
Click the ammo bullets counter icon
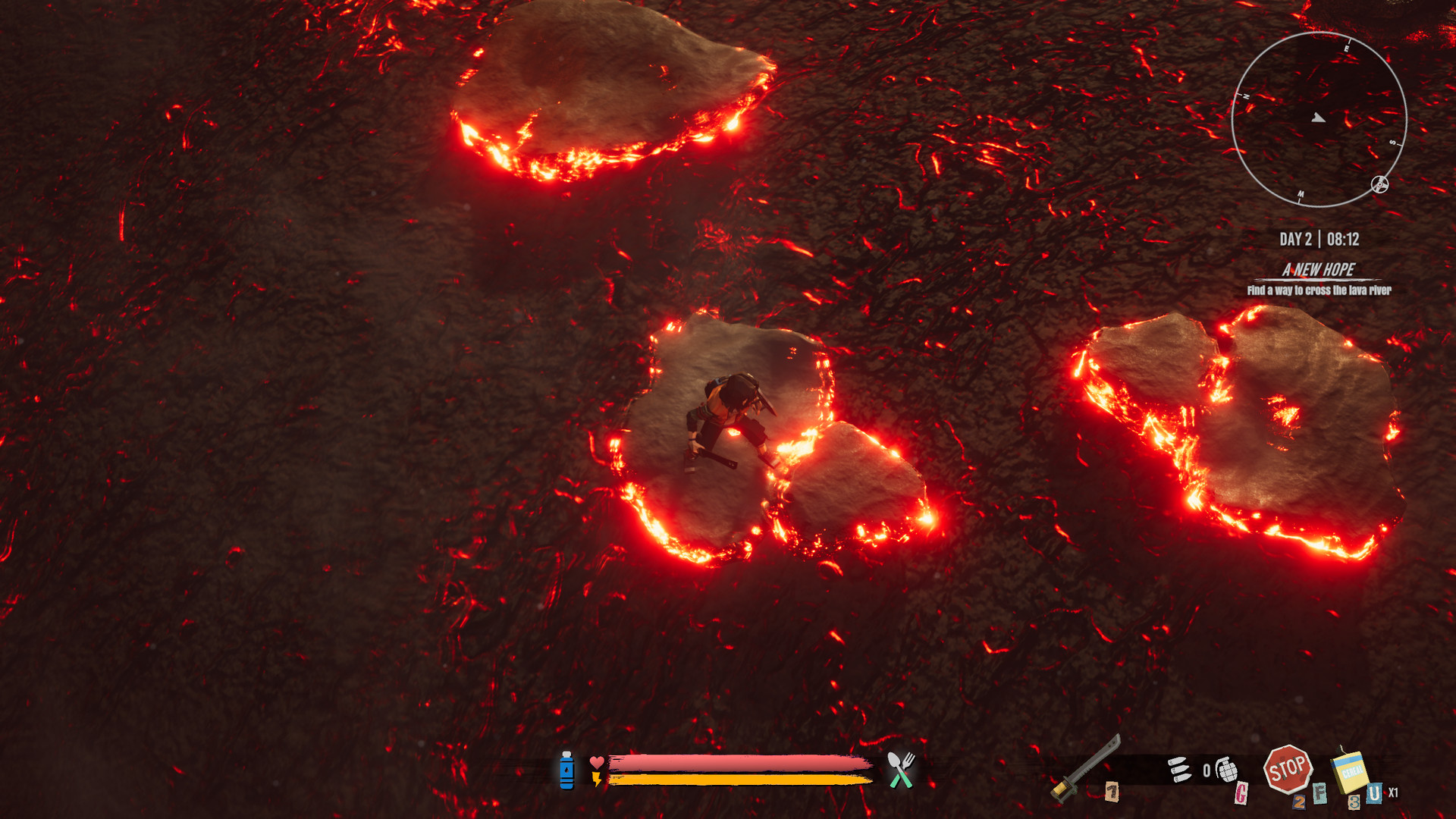coord(1179,770)
